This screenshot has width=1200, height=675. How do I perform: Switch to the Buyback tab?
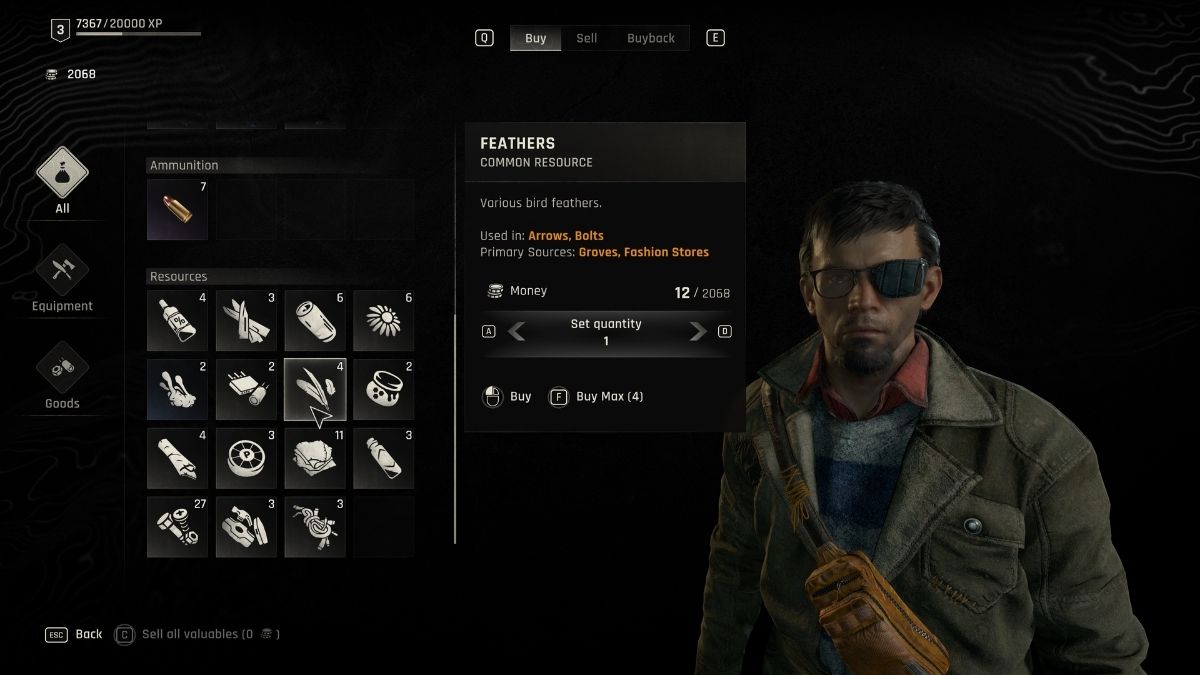tap(651, 38)
